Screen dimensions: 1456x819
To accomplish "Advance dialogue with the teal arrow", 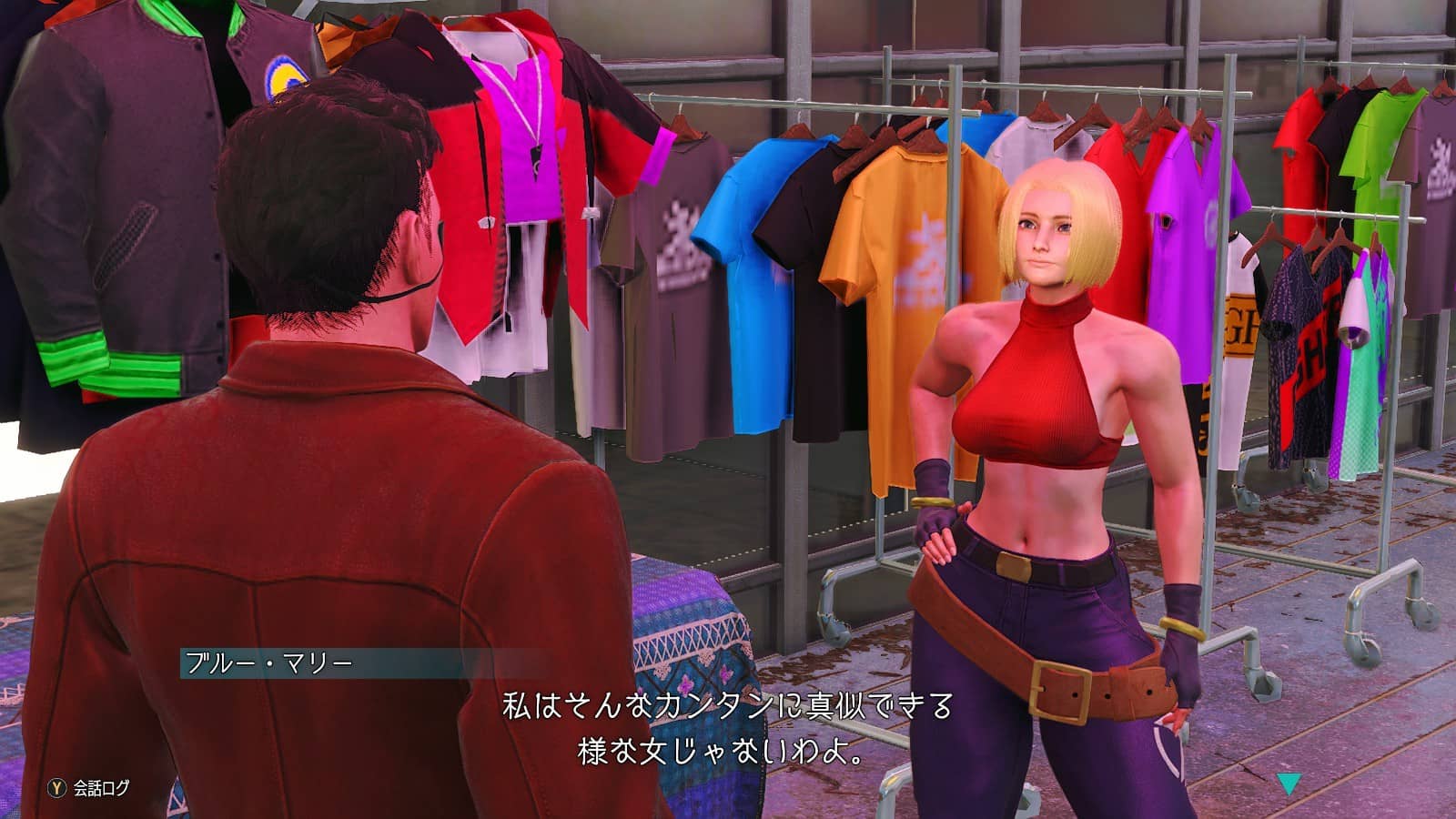I will (1288, 783).
